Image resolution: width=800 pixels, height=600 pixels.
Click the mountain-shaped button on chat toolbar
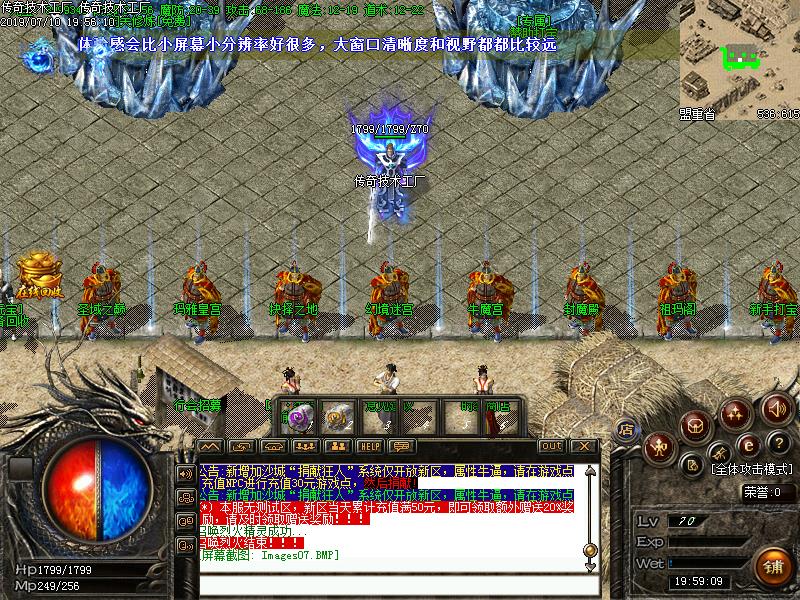point(208,446)
